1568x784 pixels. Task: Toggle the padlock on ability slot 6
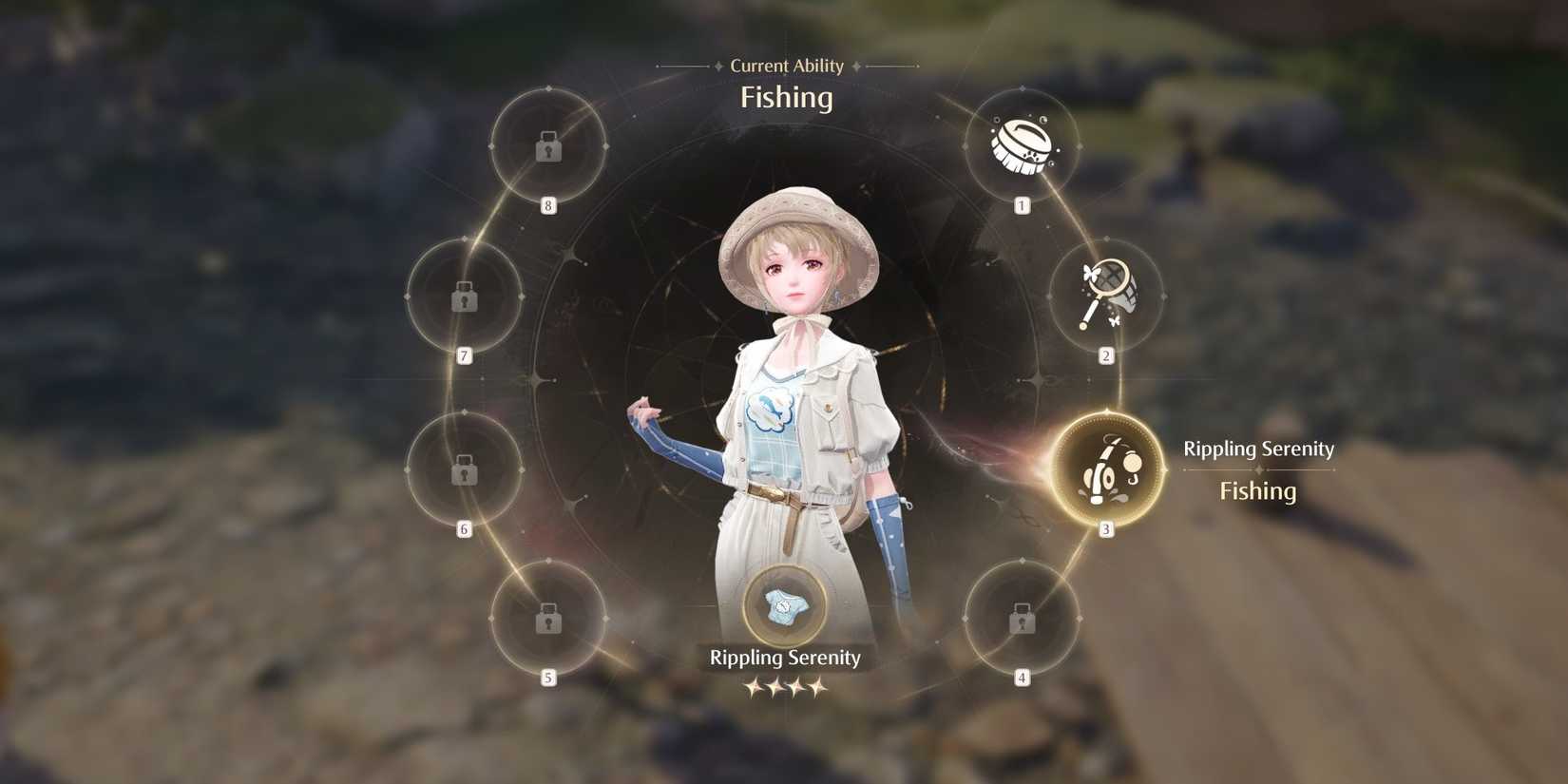pyautogui.click(x=464, y=468)
